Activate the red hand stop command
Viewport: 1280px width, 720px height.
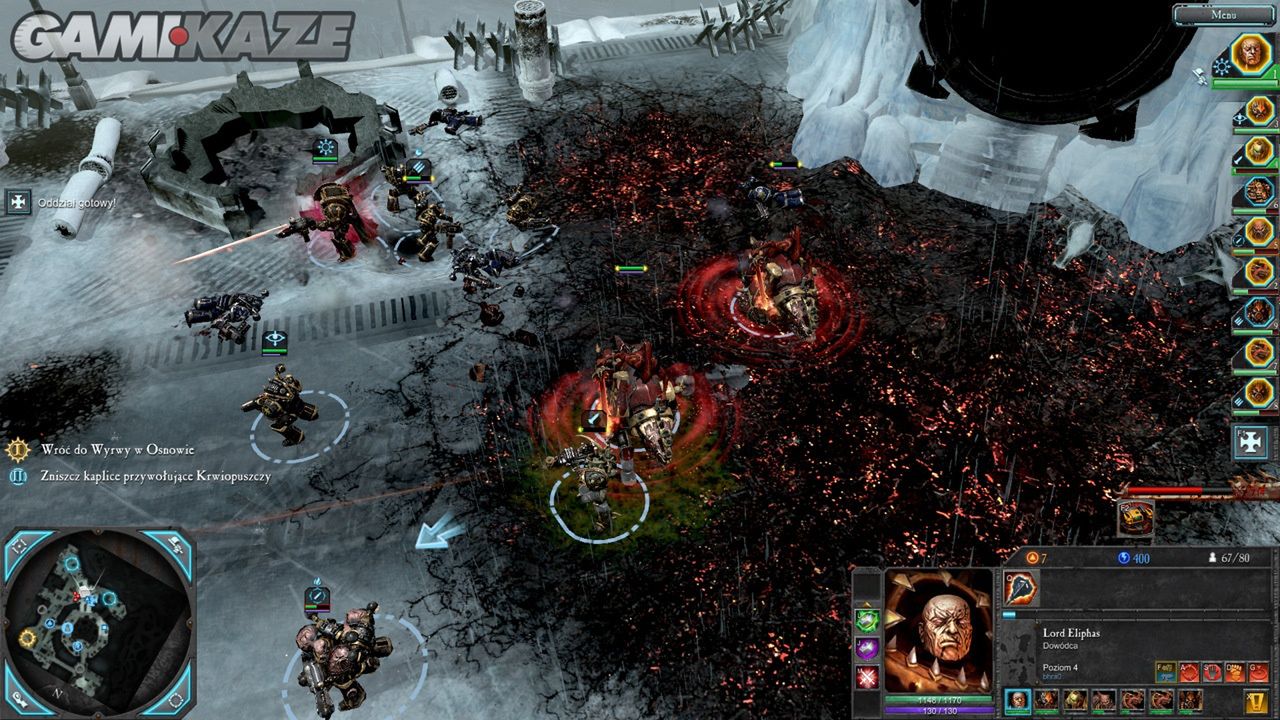[1211, 672]
